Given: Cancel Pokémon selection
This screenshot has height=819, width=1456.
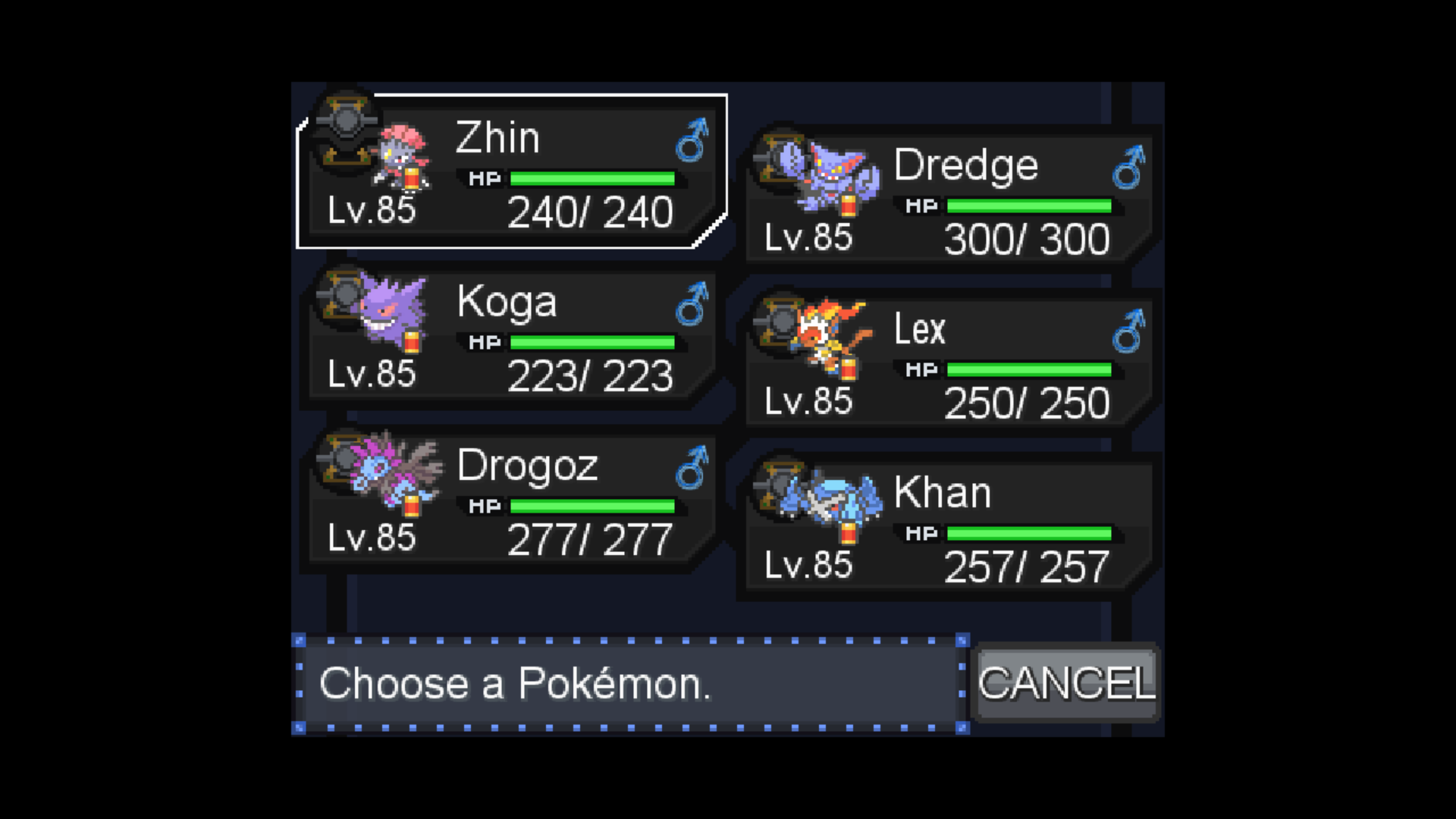Looking at the screenshot, I should click(x=1065, y=683).
